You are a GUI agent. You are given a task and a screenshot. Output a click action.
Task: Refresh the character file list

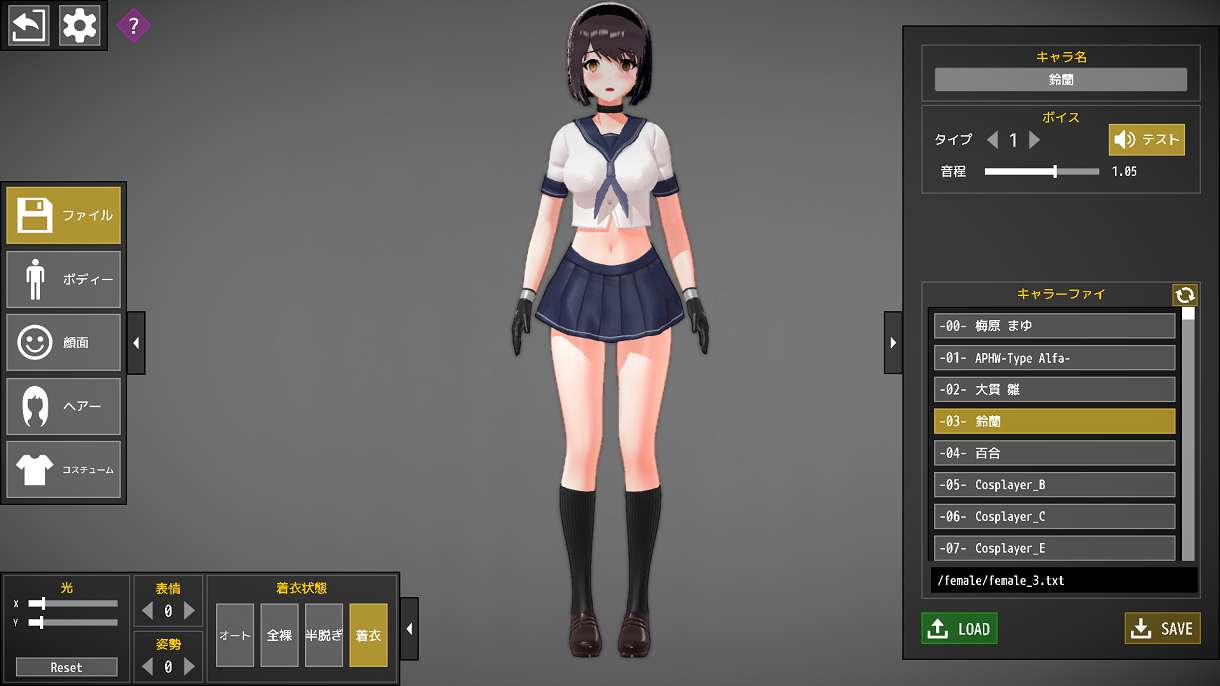pos(1185,295)
